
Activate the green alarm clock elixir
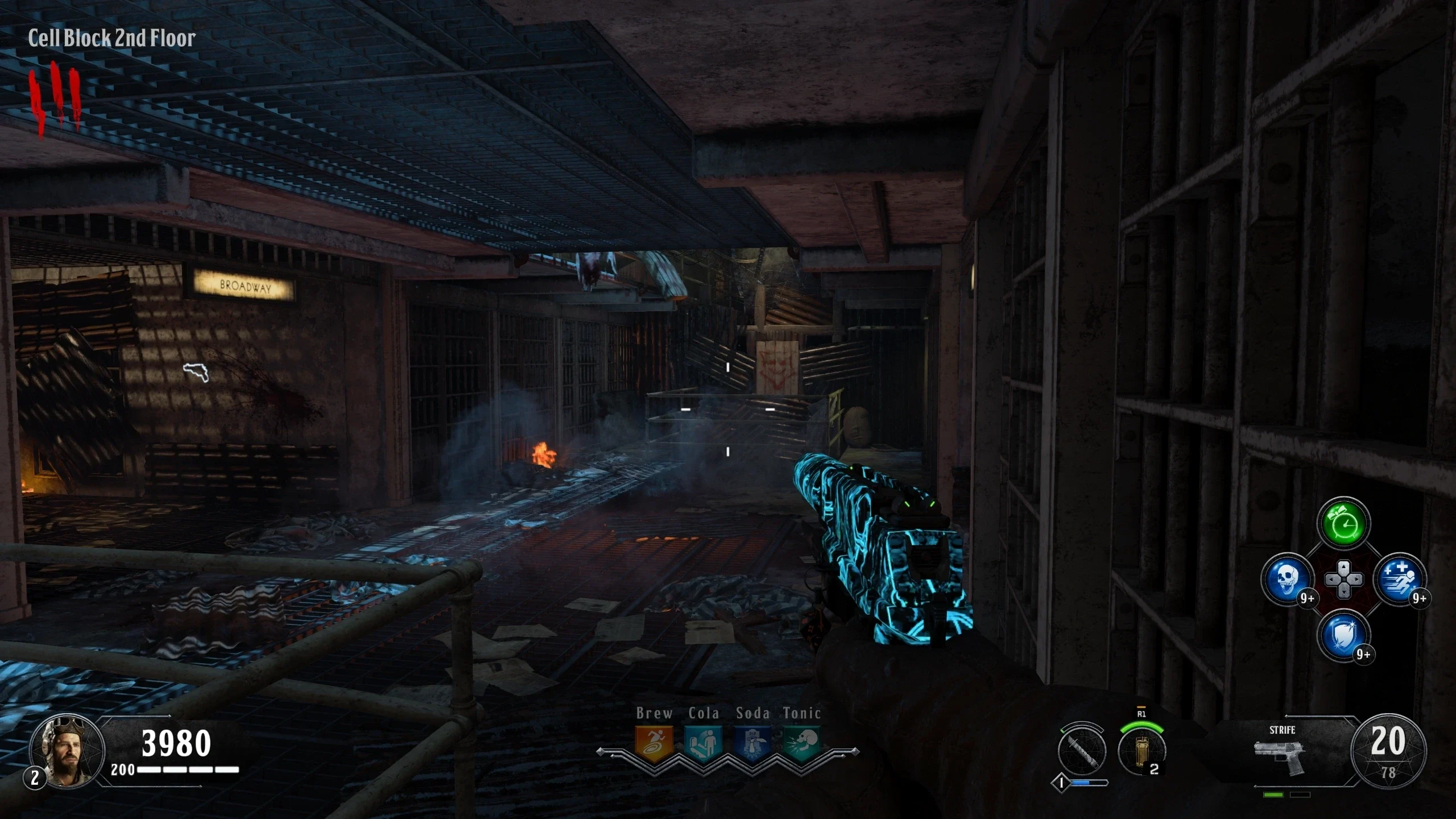[x=1343, y=523]
